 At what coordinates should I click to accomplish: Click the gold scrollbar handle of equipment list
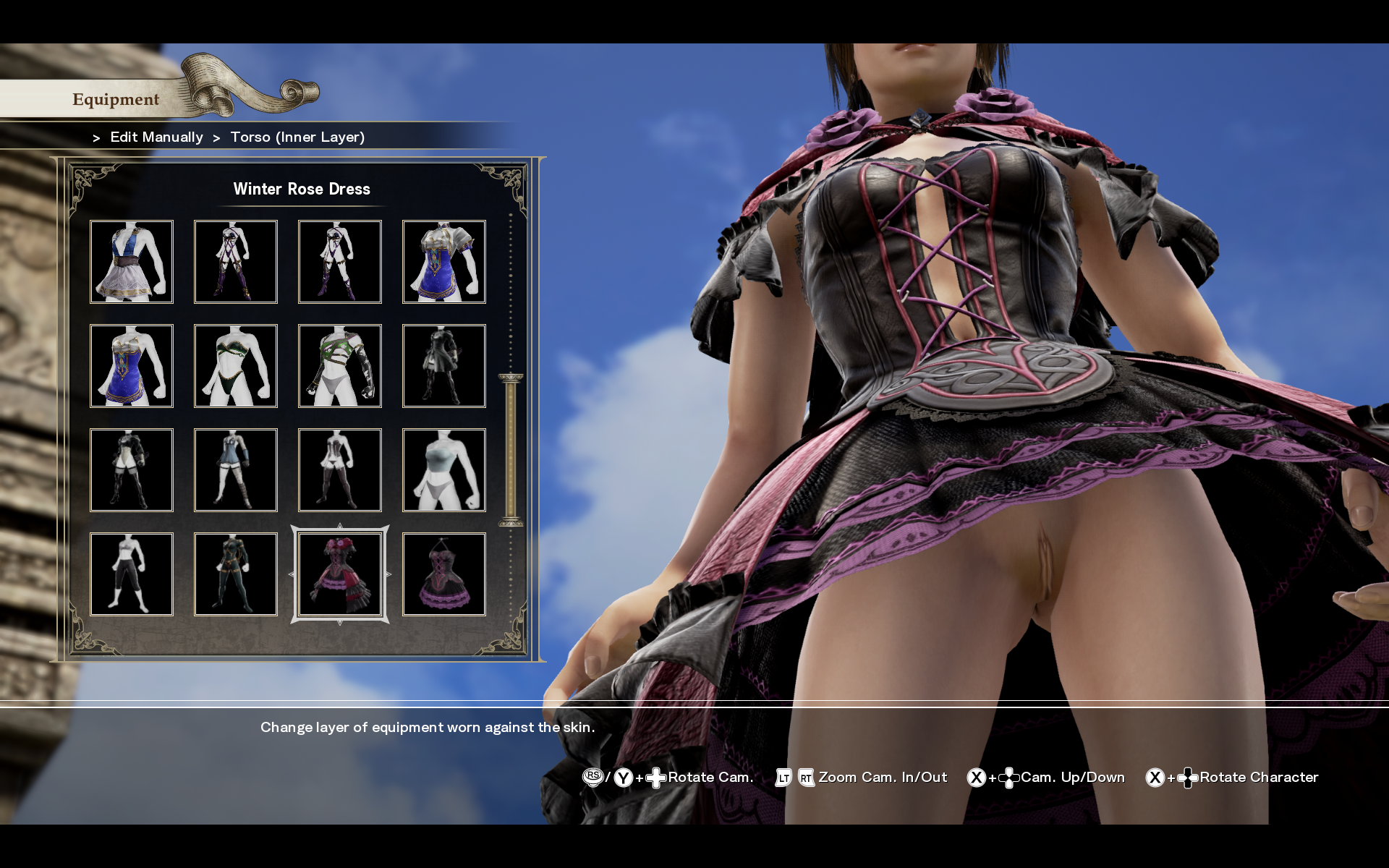511,449
